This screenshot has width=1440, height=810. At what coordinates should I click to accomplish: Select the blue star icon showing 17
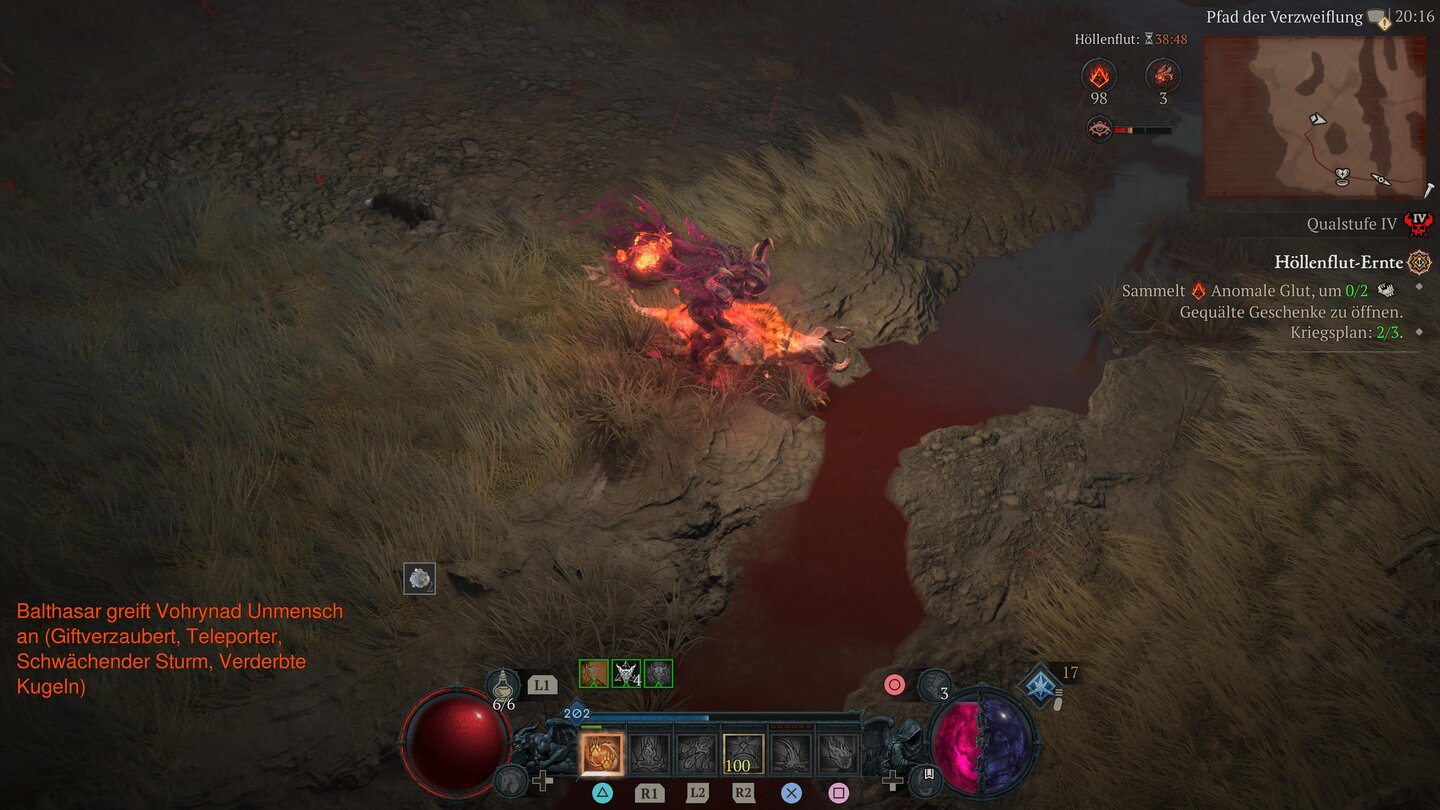pos(1040,684)
